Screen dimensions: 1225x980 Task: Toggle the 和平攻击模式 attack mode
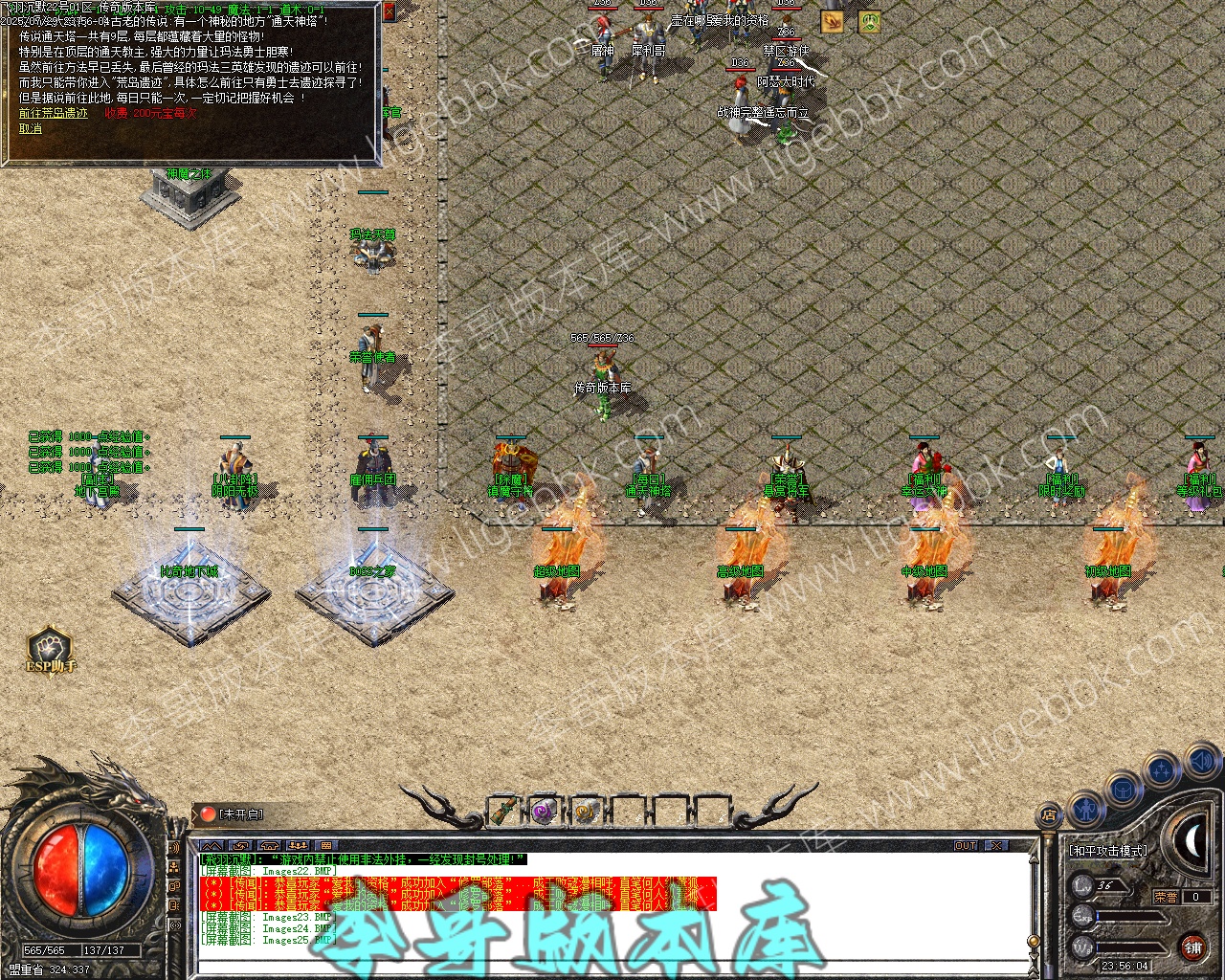pyautogui.click(x=1107, y=850)
